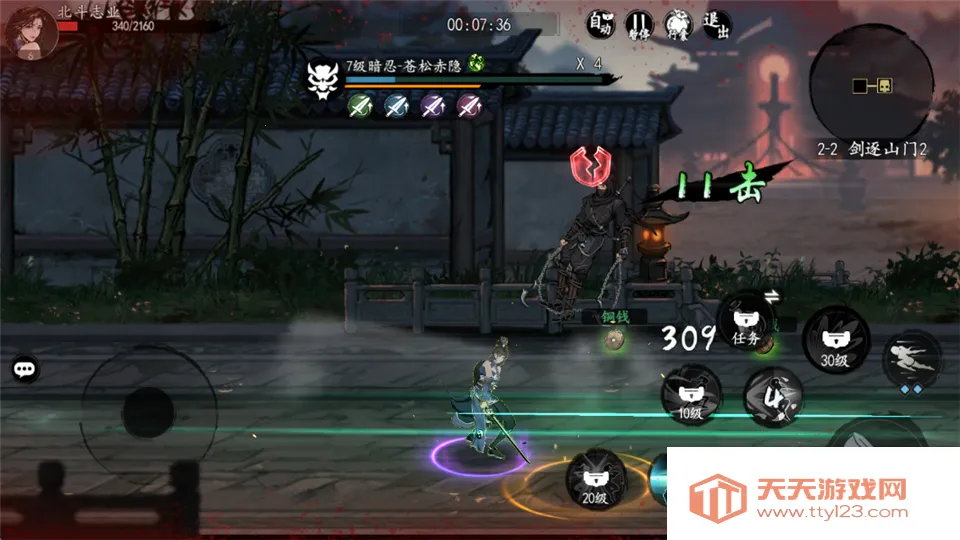Pause the game with 暂停 button
Image resolution: width=960 pixels, height=540 pixels.
[639, 24]
